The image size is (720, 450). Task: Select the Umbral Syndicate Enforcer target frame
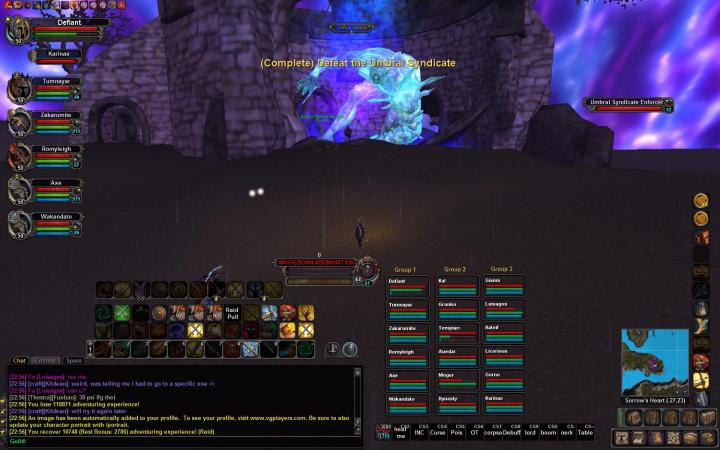pyautogui.click(x=628, y=104)
